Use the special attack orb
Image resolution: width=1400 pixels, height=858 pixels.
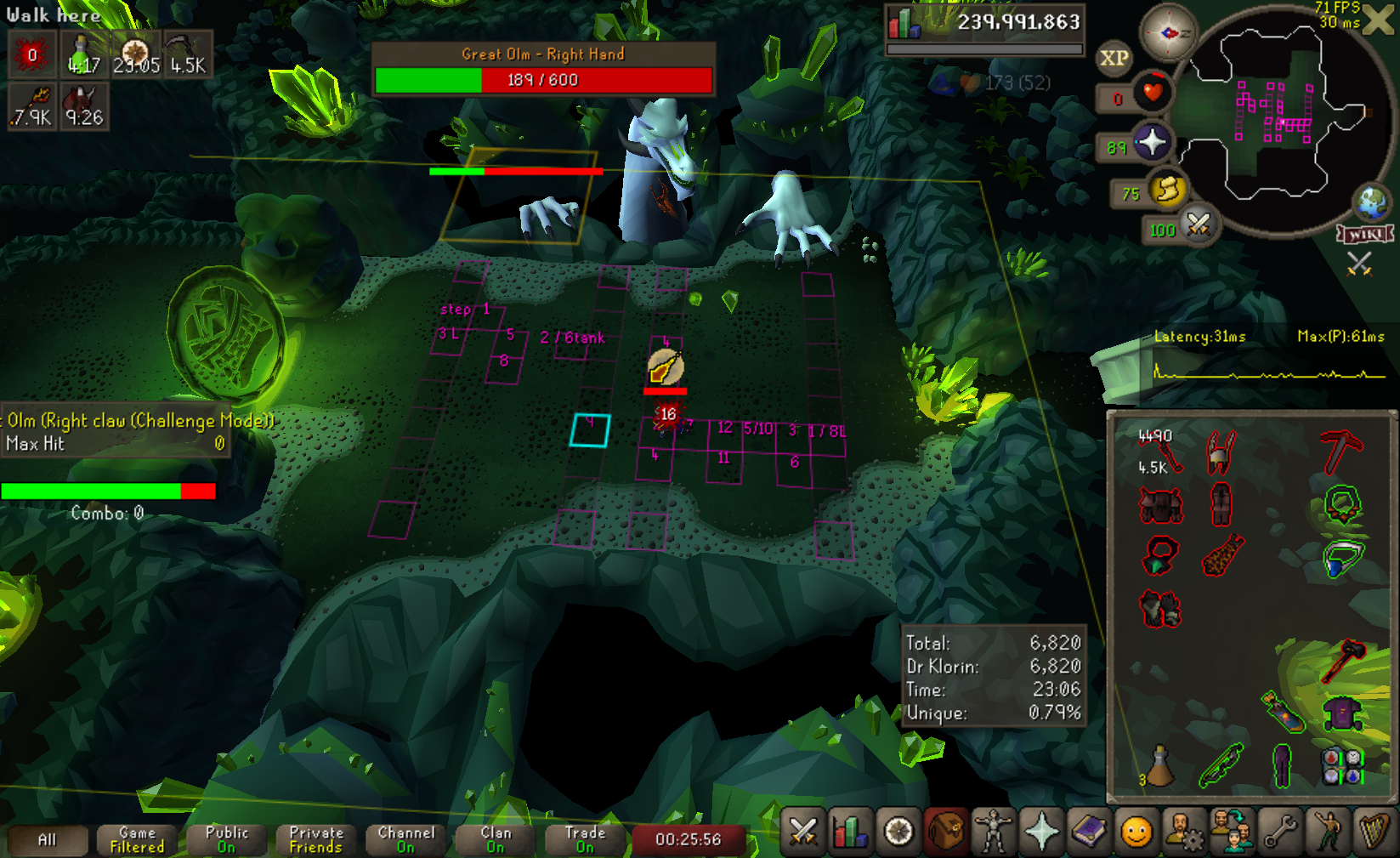tap(1198, 225)
